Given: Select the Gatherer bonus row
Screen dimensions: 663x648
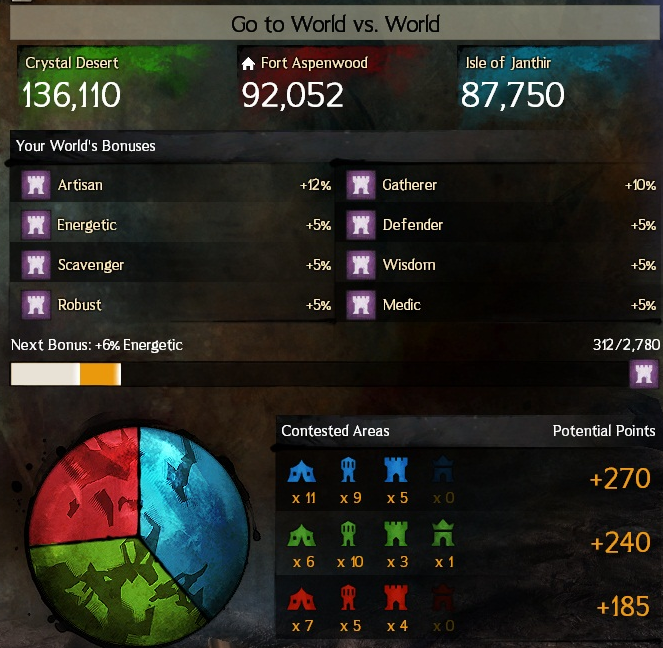Looking at the screenshot, I should [500, 185].
